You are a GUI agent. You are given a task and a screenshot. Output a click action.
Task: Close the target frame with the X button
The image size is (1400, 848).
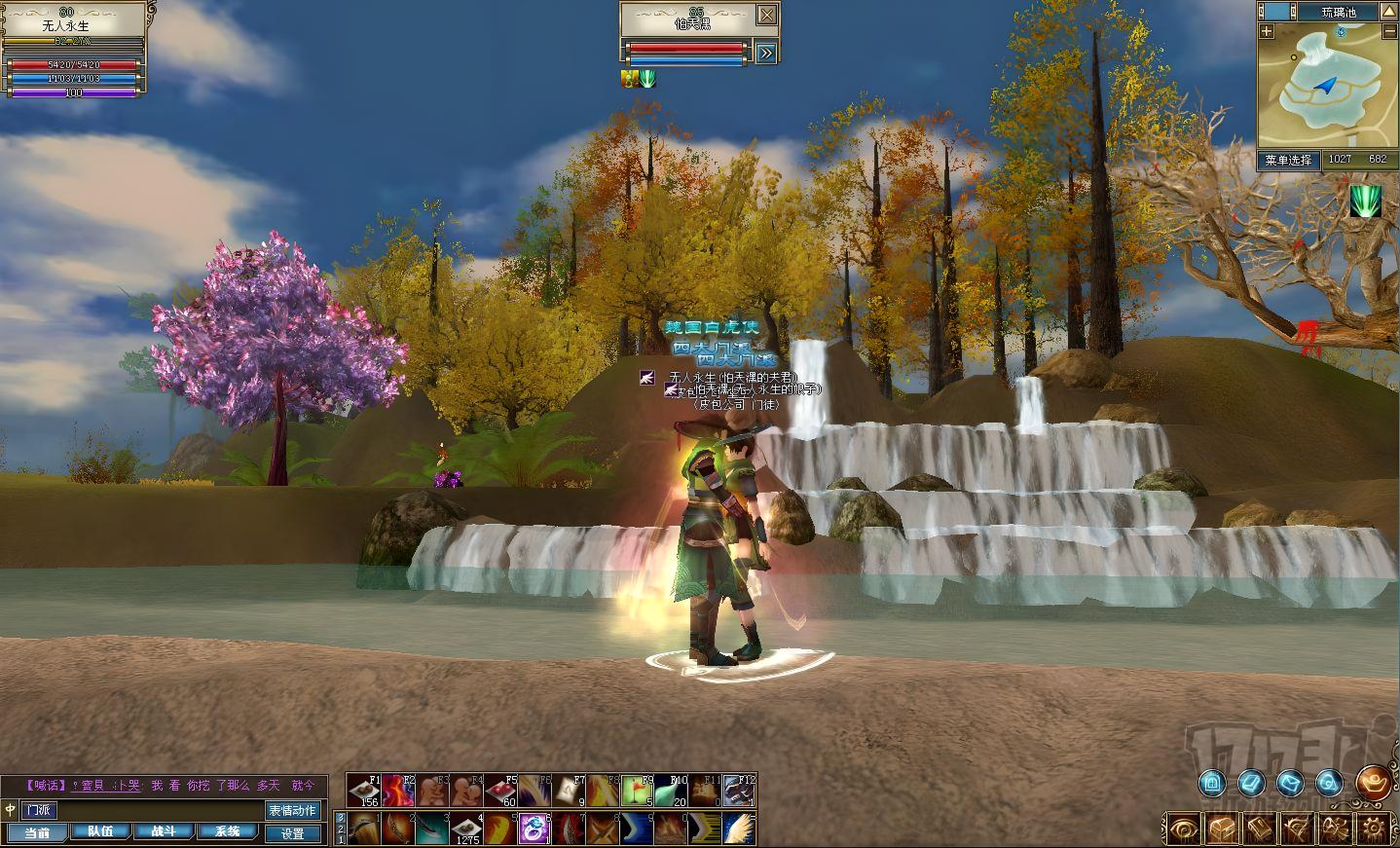(767, 15)
